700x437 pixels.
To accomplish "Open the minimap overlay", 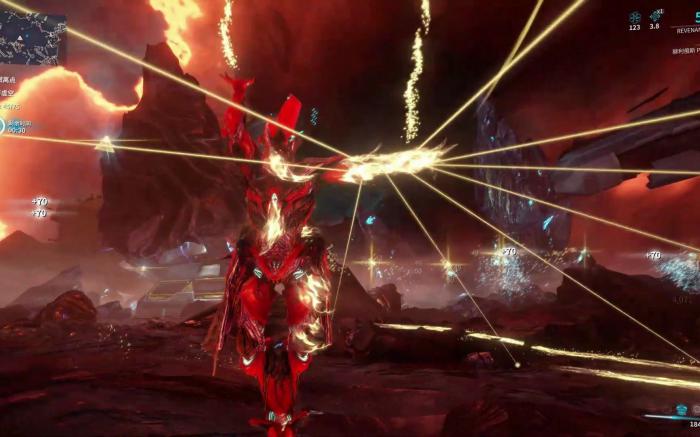I will point(33,36).
